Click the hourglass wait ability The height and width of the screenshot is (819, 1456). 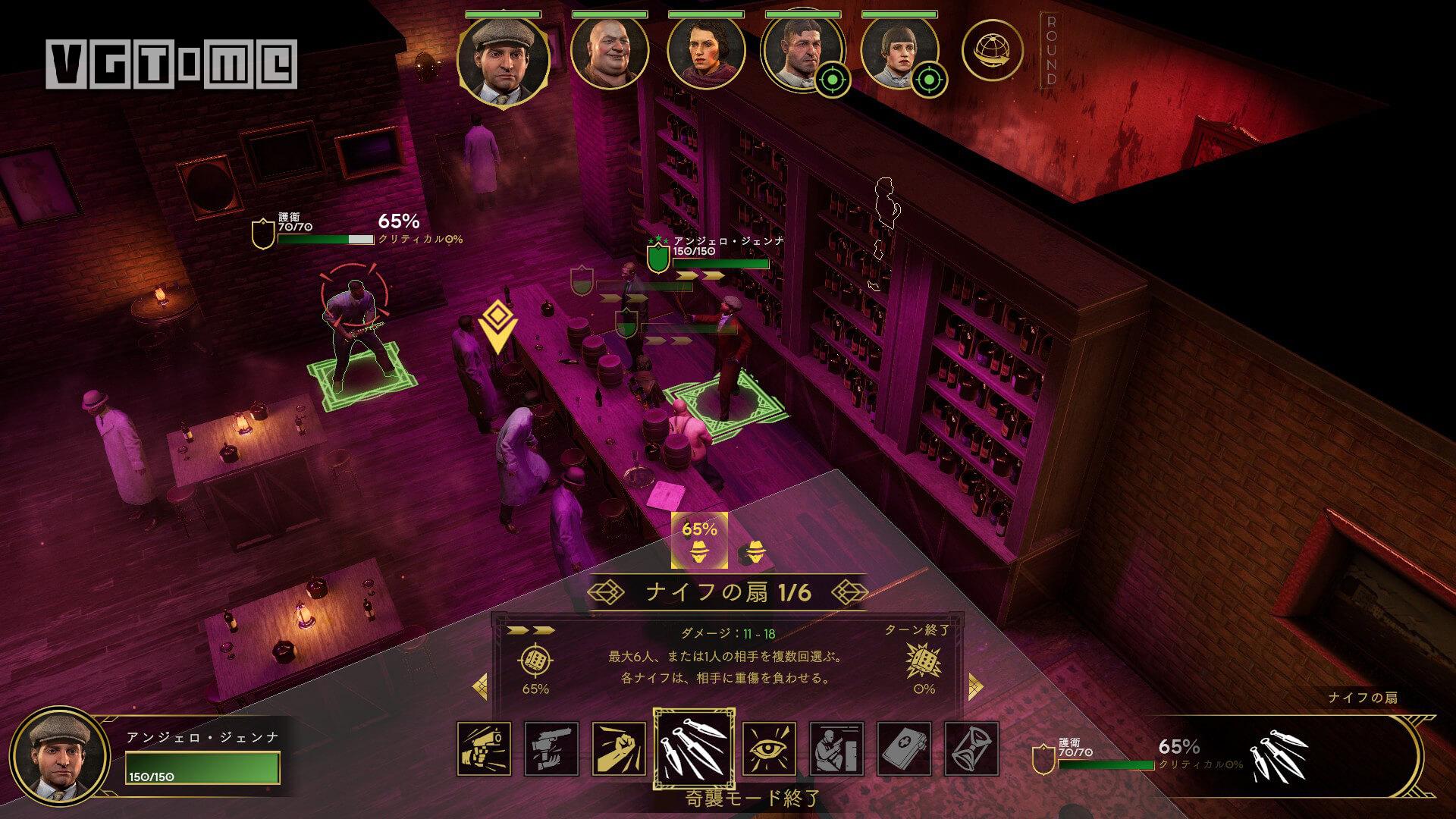coord(971,748)
